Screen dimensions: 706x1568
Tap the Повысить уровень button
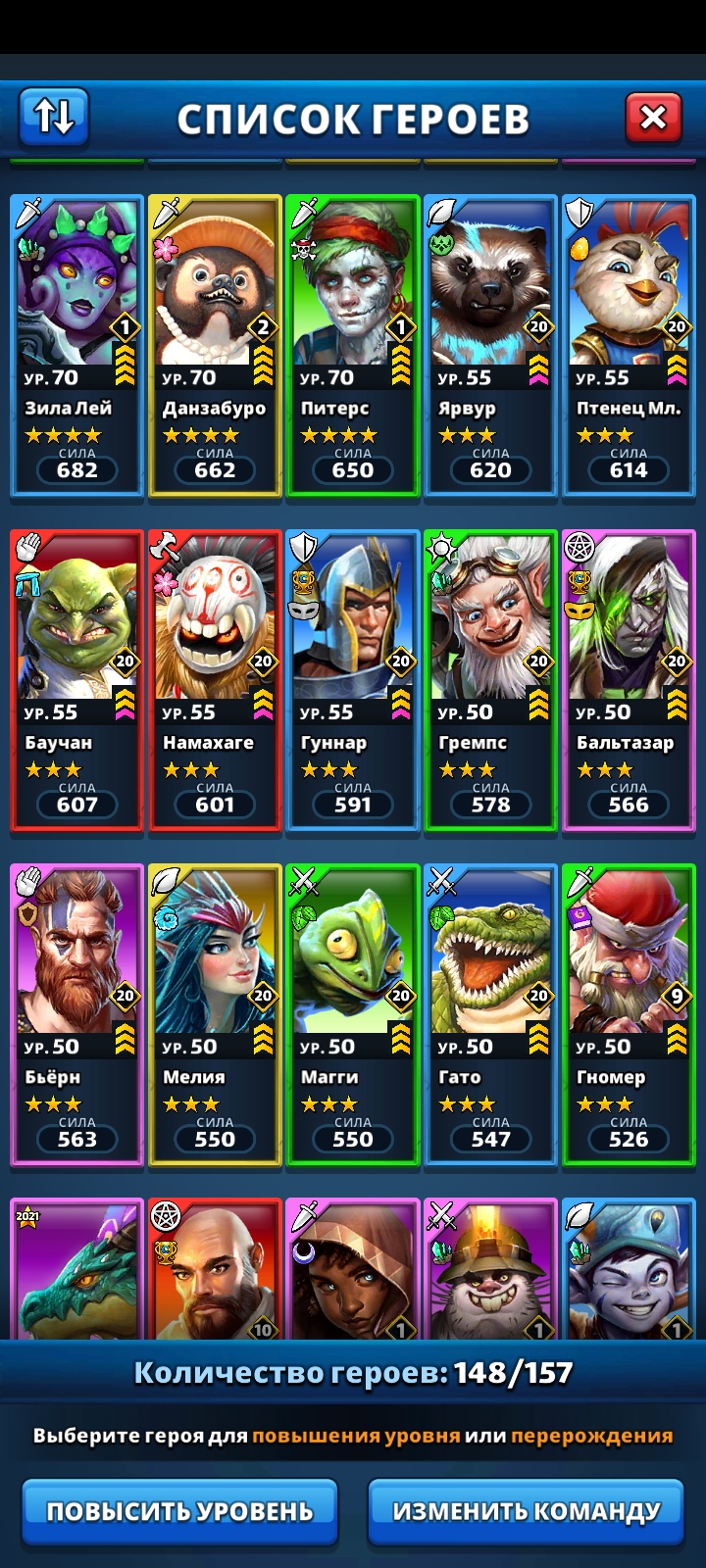pyautogui.click(x=179, y=1511)
